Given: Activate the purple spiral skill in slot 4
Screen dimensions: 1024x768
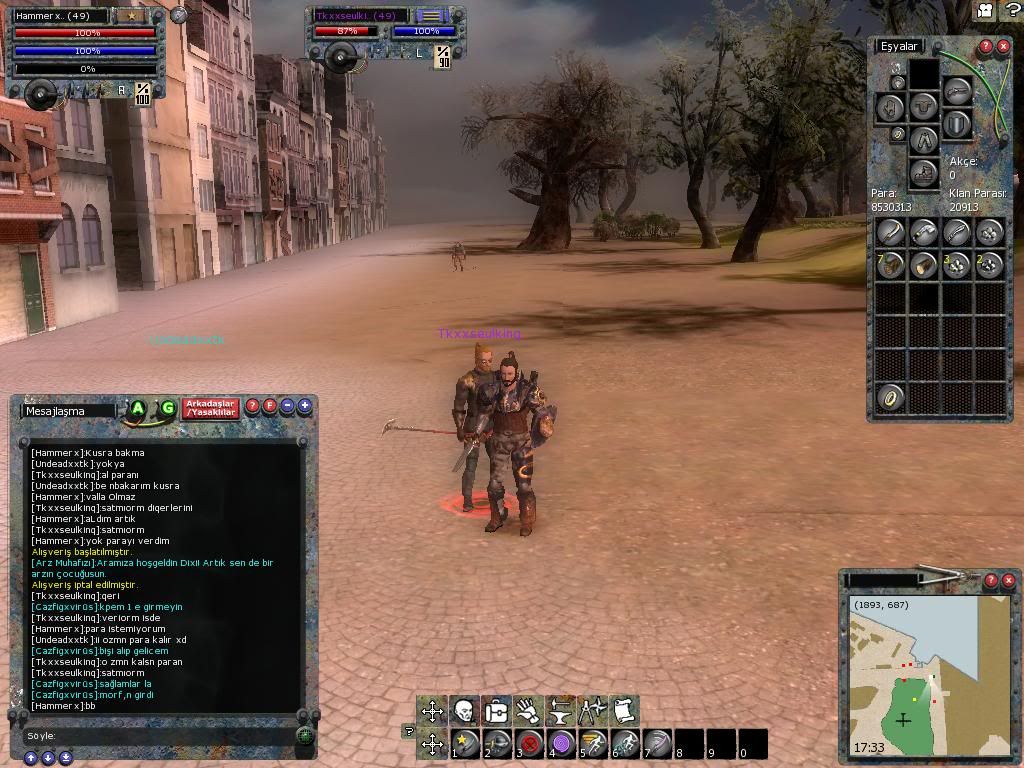Looking at the screenshot, I should pyautogui.click(x=562, y=744).
